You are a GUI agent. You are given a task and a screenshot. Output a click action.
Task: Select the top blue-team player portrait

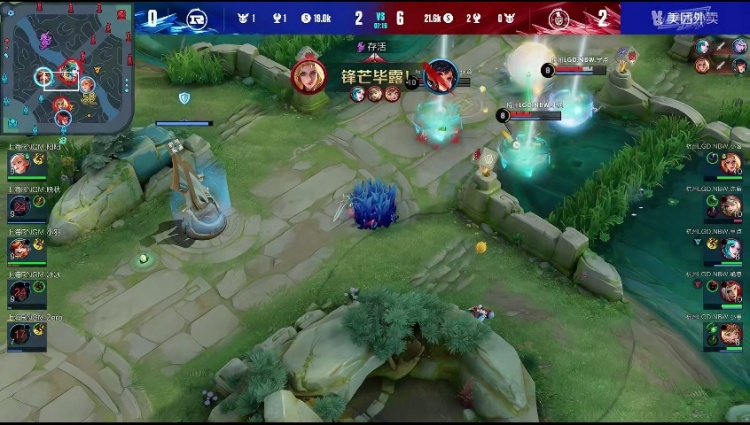[20, 164]
